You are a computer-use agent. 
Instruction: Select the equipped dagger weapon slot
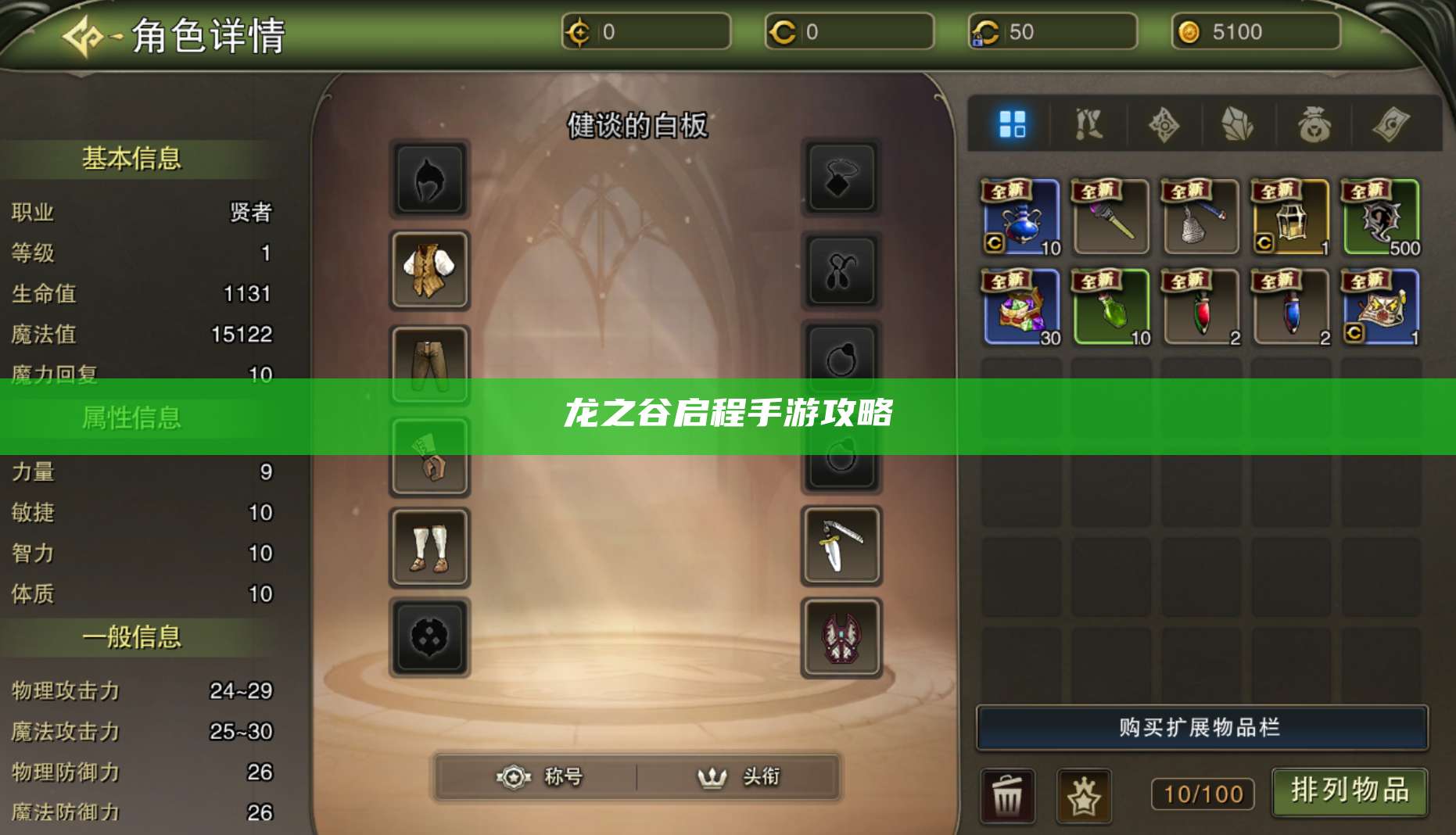840,547
